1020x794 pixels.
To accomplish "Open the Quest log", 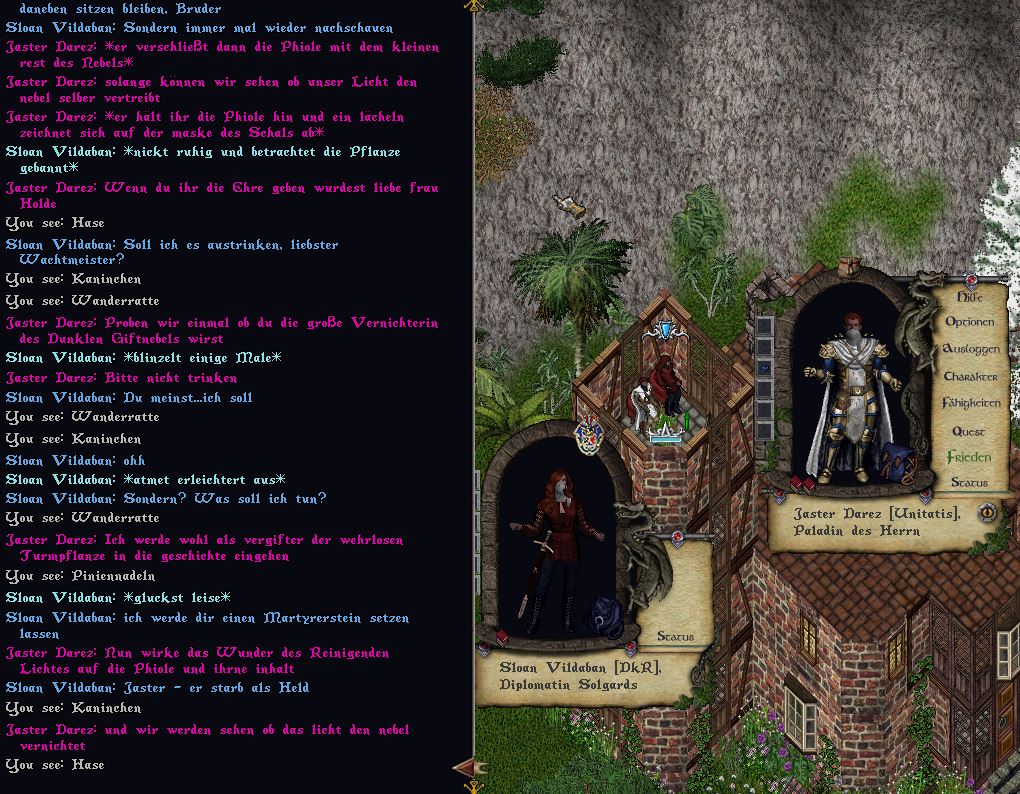I will pos(968,431).
